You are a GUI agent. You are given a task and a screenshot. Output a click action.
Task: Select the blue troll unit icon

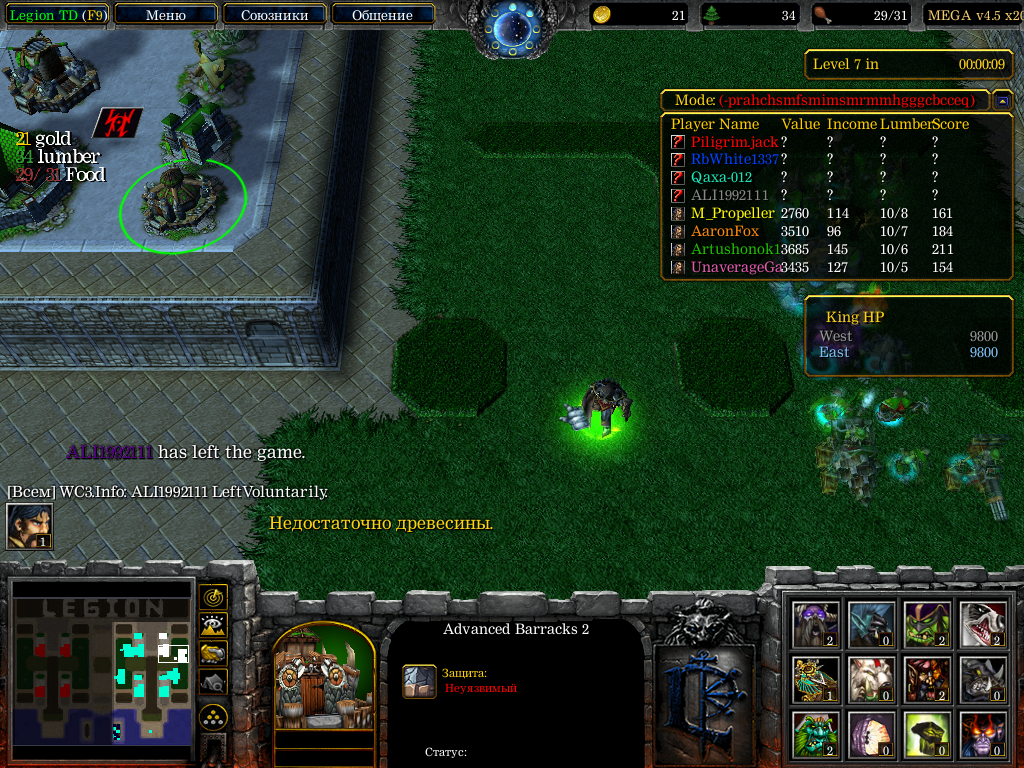[x=871, y=624]
